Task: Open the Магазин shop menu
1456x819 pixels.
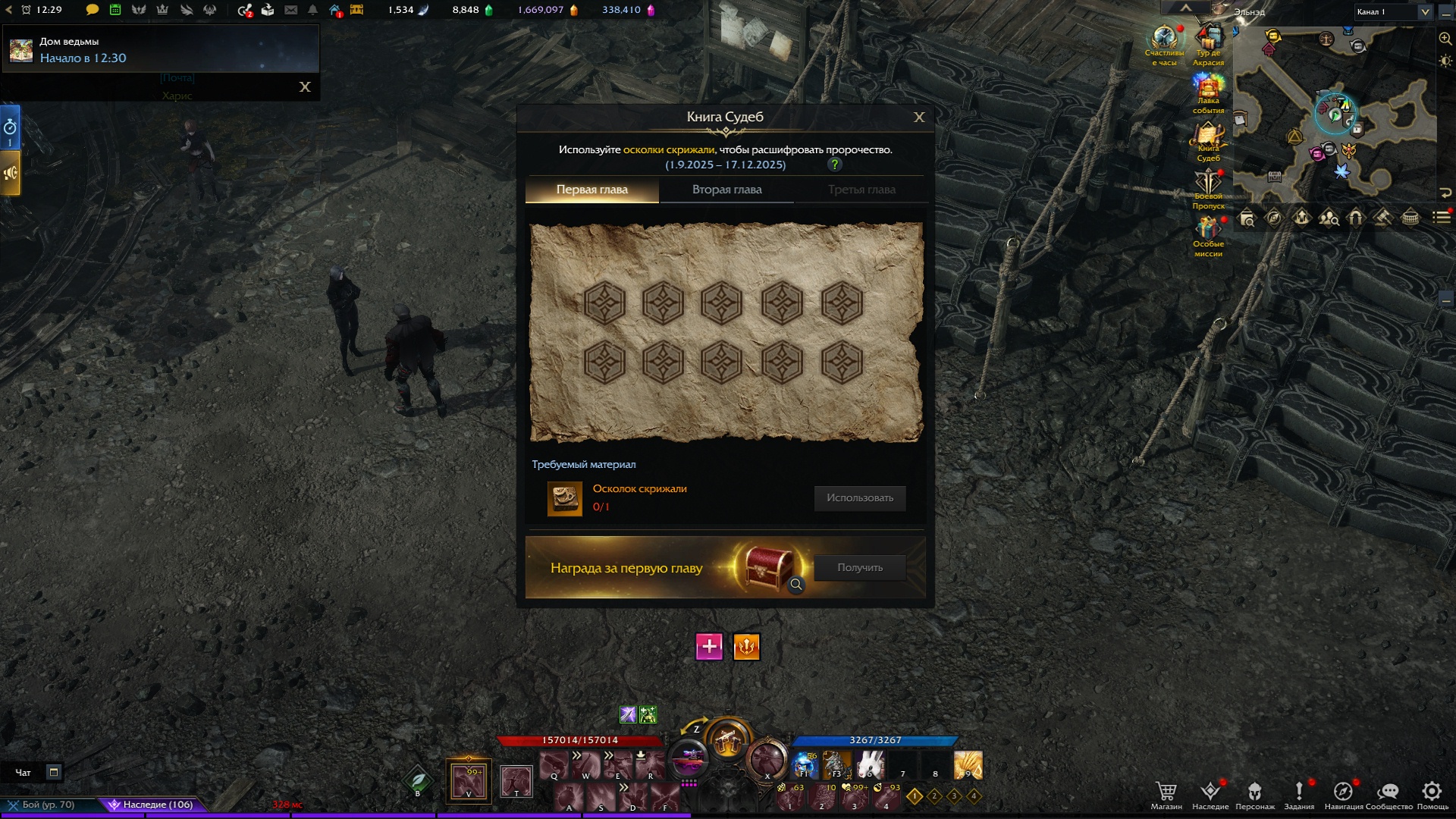Action: tap(1166, 792)
